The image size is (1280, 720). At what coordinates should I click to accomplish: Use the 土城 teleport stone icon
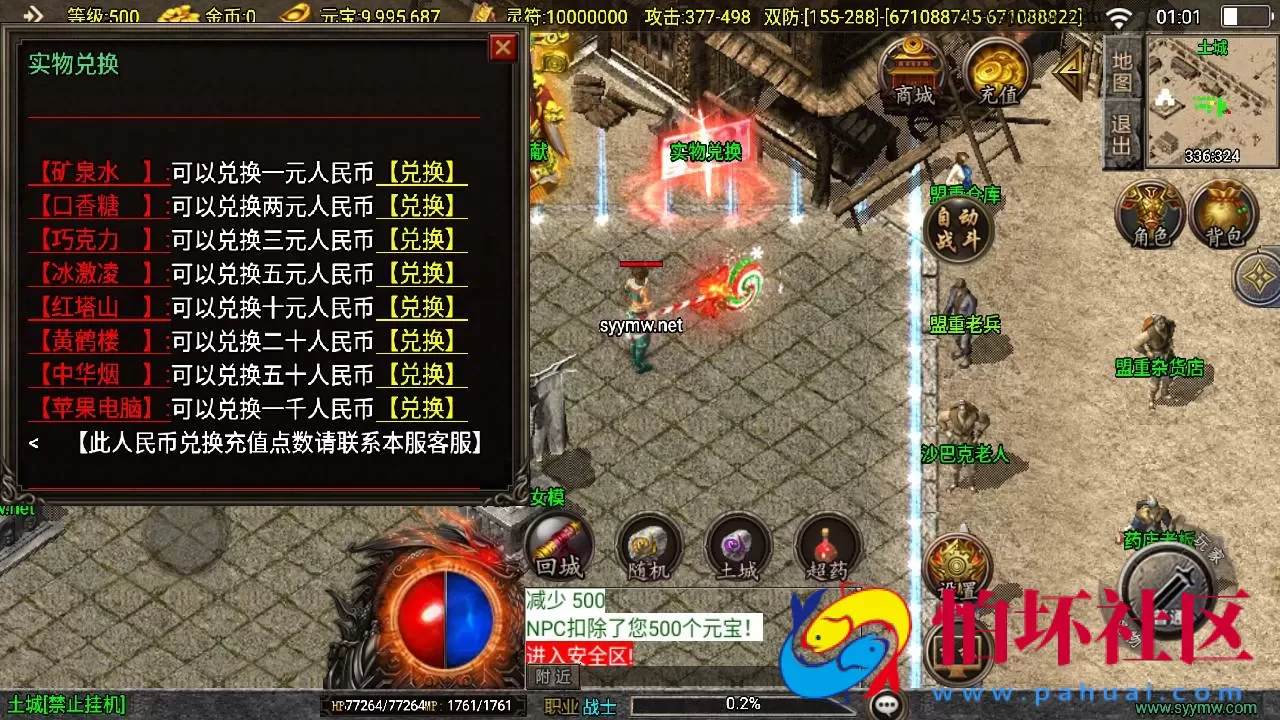(737, 548)
